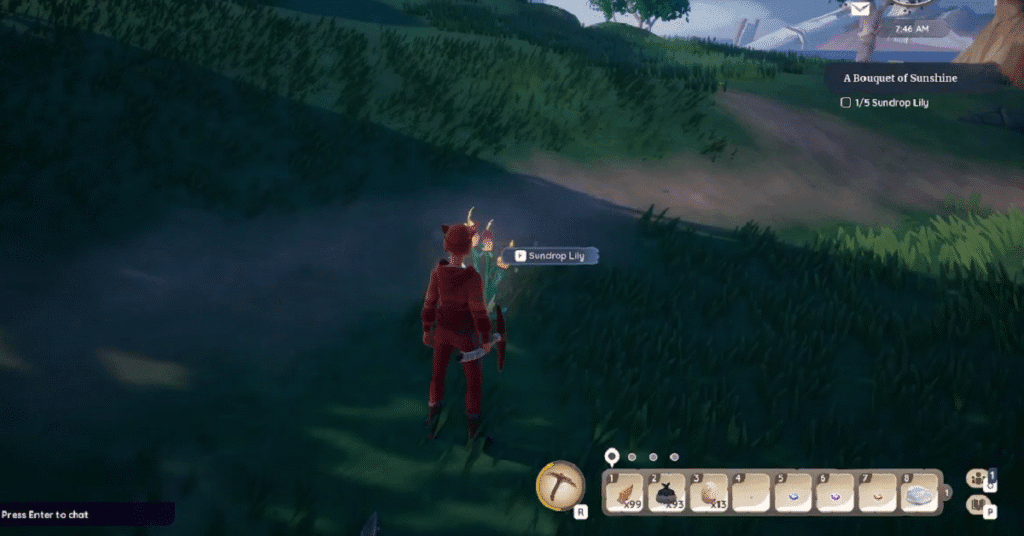The height and width of the screenshot is (536, 1024).
Task: Click the Sundrop Lily objective checkbox
Action: pyautogui.click(x=846, y=102)
